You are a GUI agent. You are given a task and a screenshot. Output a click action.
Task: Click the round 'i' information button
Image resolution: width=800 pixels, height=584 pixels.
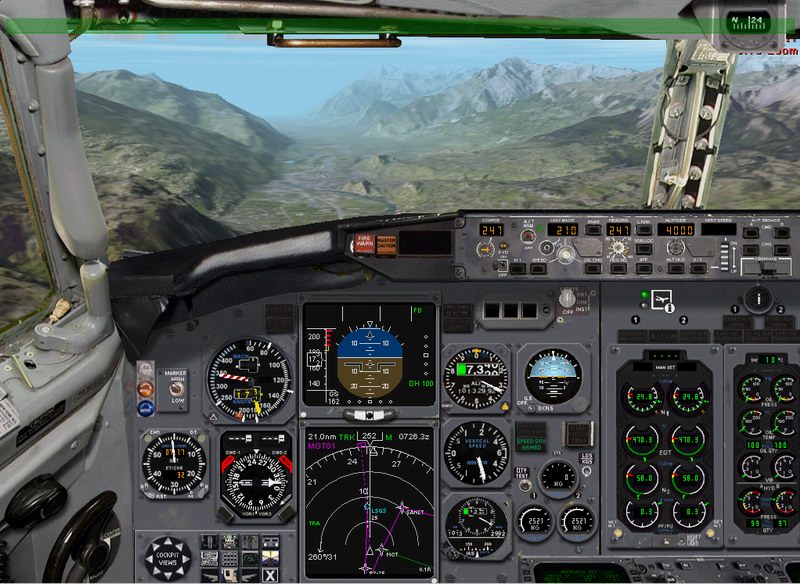pos(759,297)
